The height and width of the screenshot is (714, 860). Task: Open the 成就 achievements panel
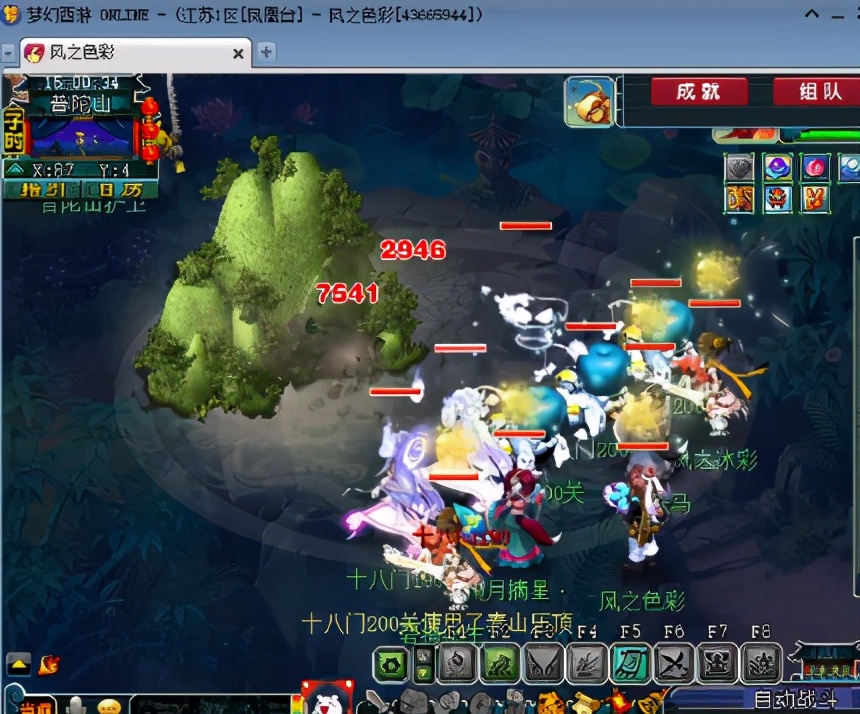[x=698, y=92]
